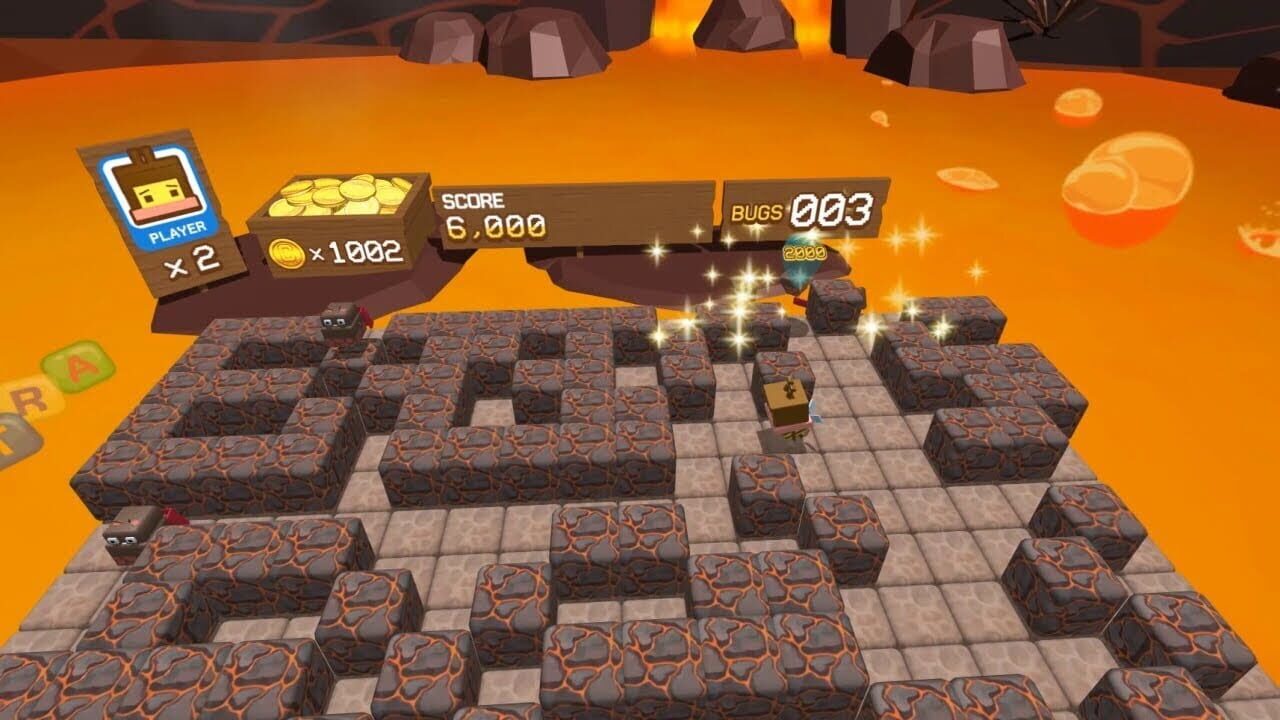The width and height of the screenshot is (1280, 720).
Task: Click the yellow R letter button
Action: coord(27,400)
